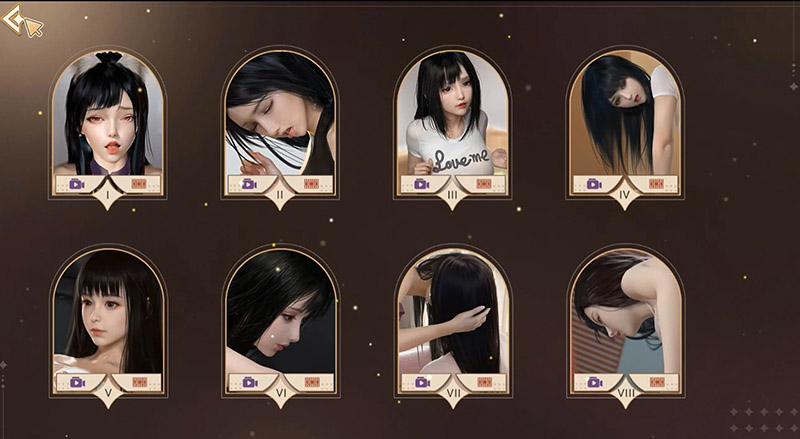The height and width of the screenshot is (439, 800).
Task: Play the video camera icon on card II
Action: pyautogui.click(x=248, y=184)
